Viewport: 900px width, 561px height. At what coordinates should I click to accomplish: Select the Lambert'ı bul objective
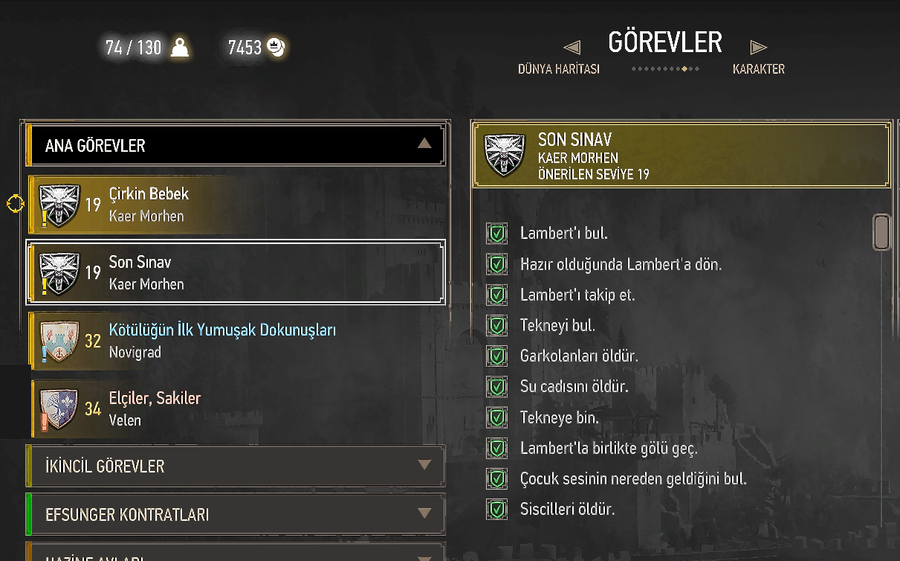563,234
